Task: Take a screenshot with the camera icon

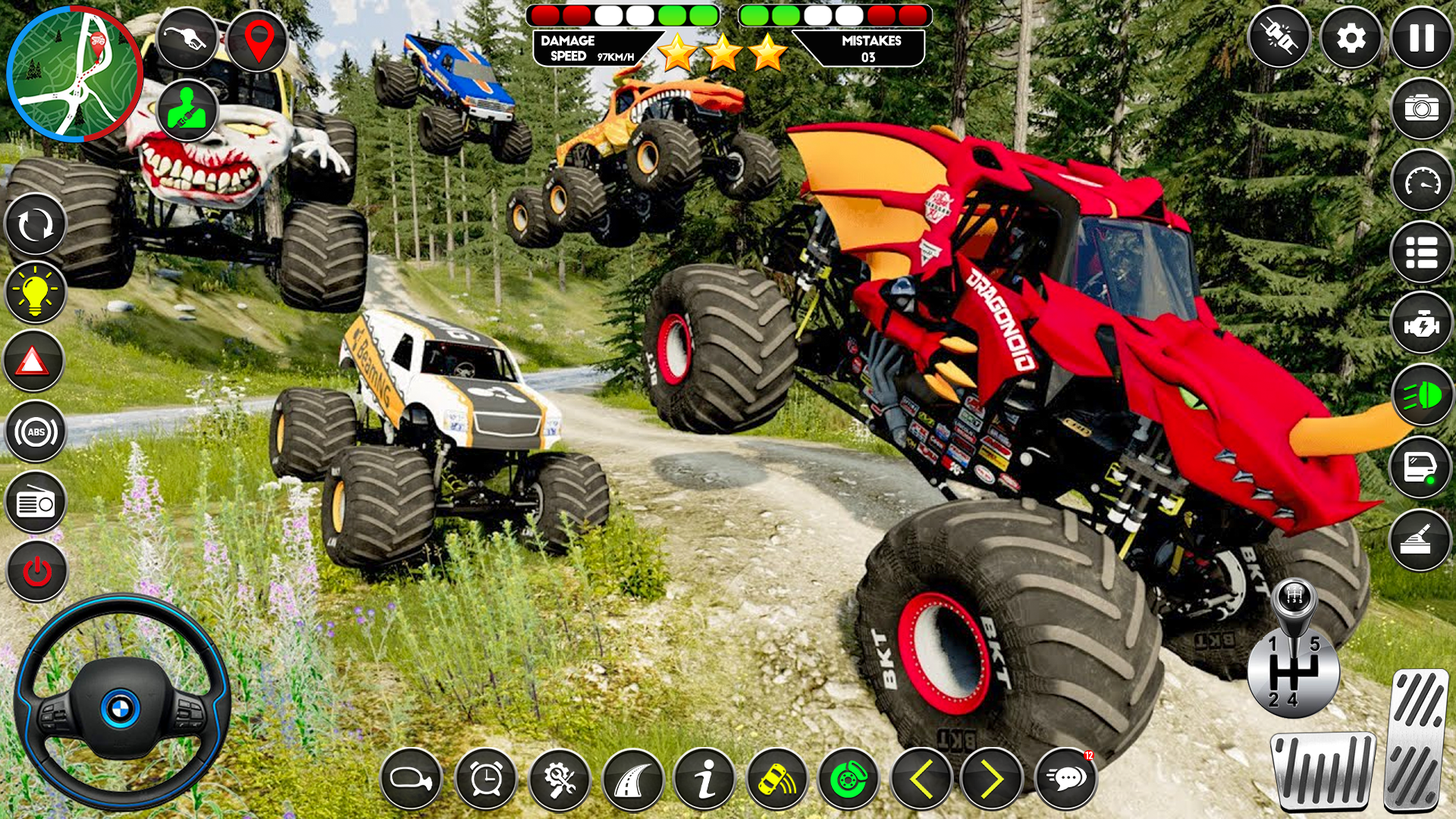Action: (x=1423, y=108)
